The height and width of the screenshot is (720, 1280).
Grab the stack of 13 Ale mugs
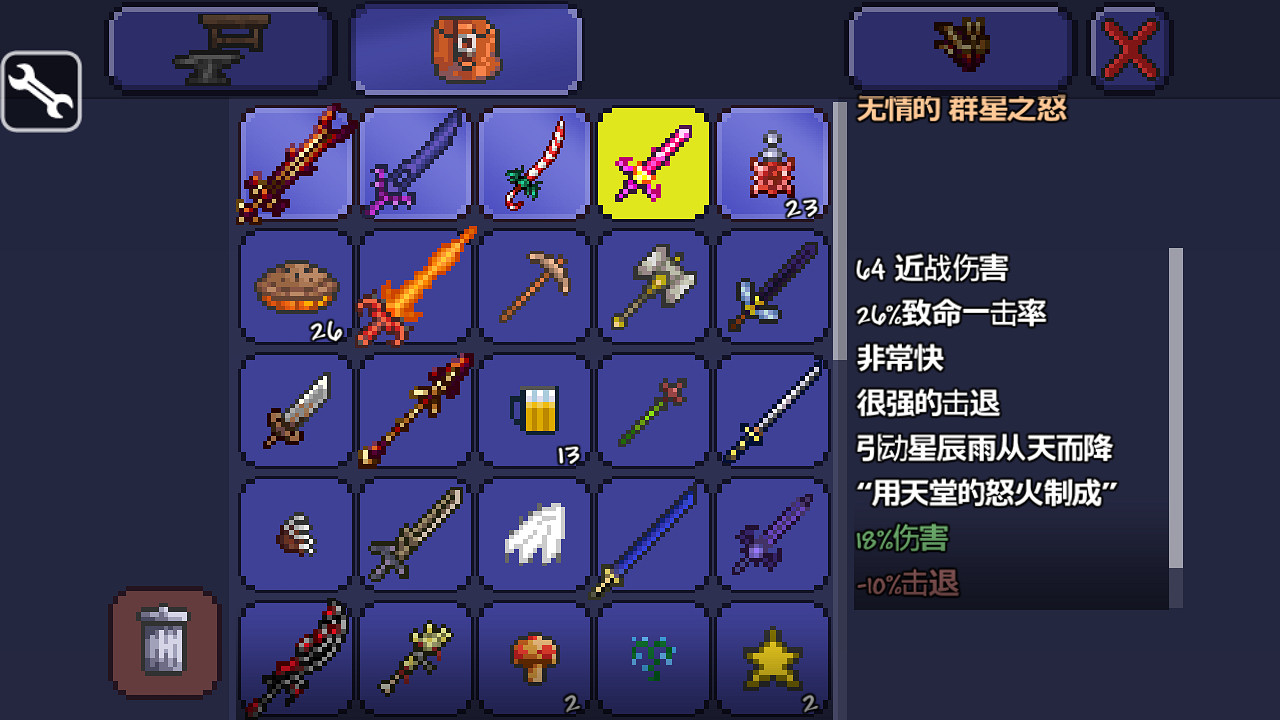point(534,411)
